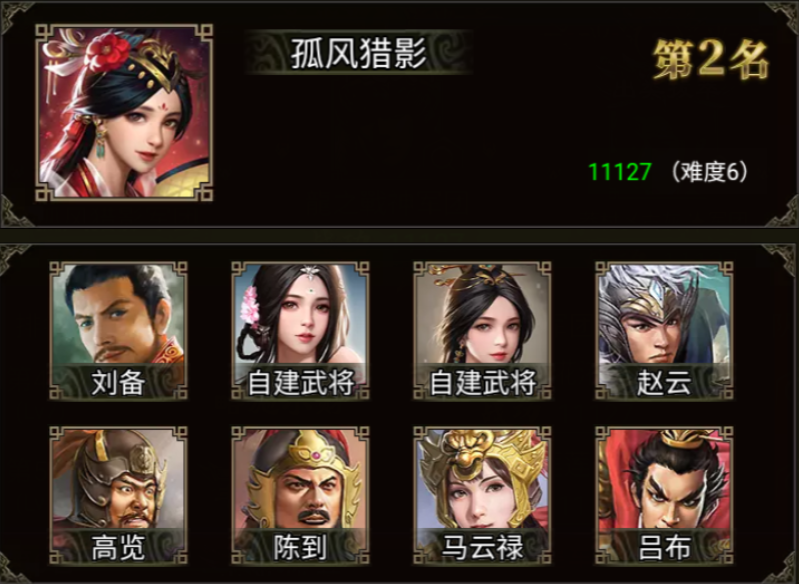
Task: Select the 吕布 hero portrait
Action: tap(664, 493)
